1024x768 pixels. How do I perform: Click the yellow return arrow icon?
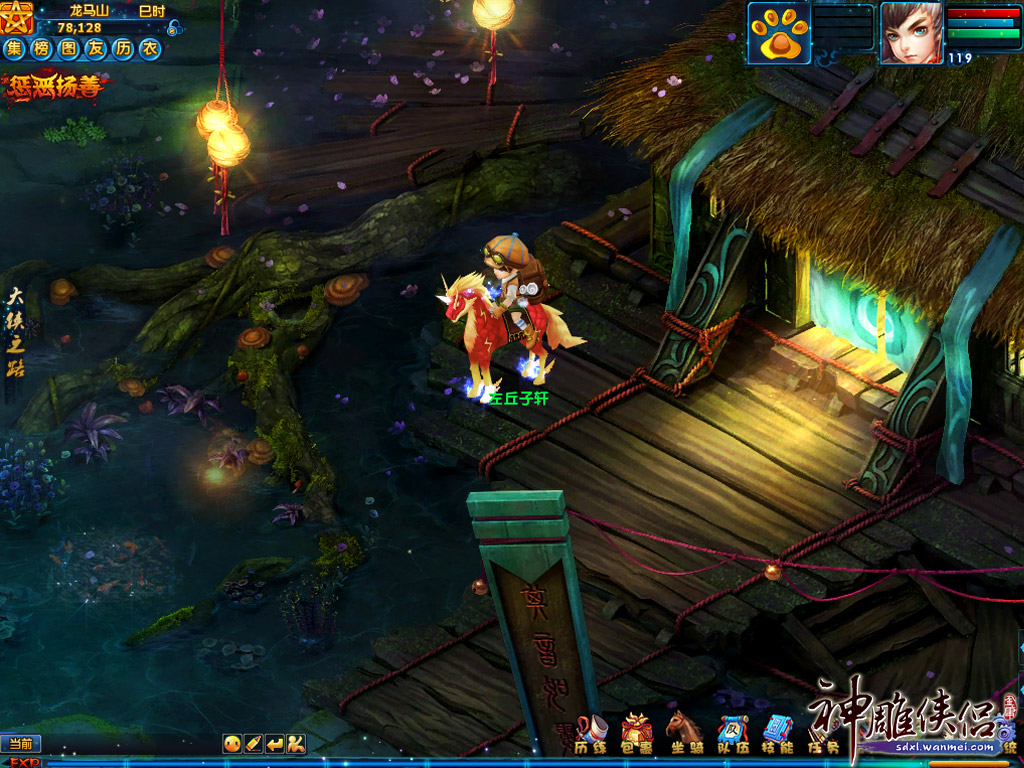click(x=275, y=743)
